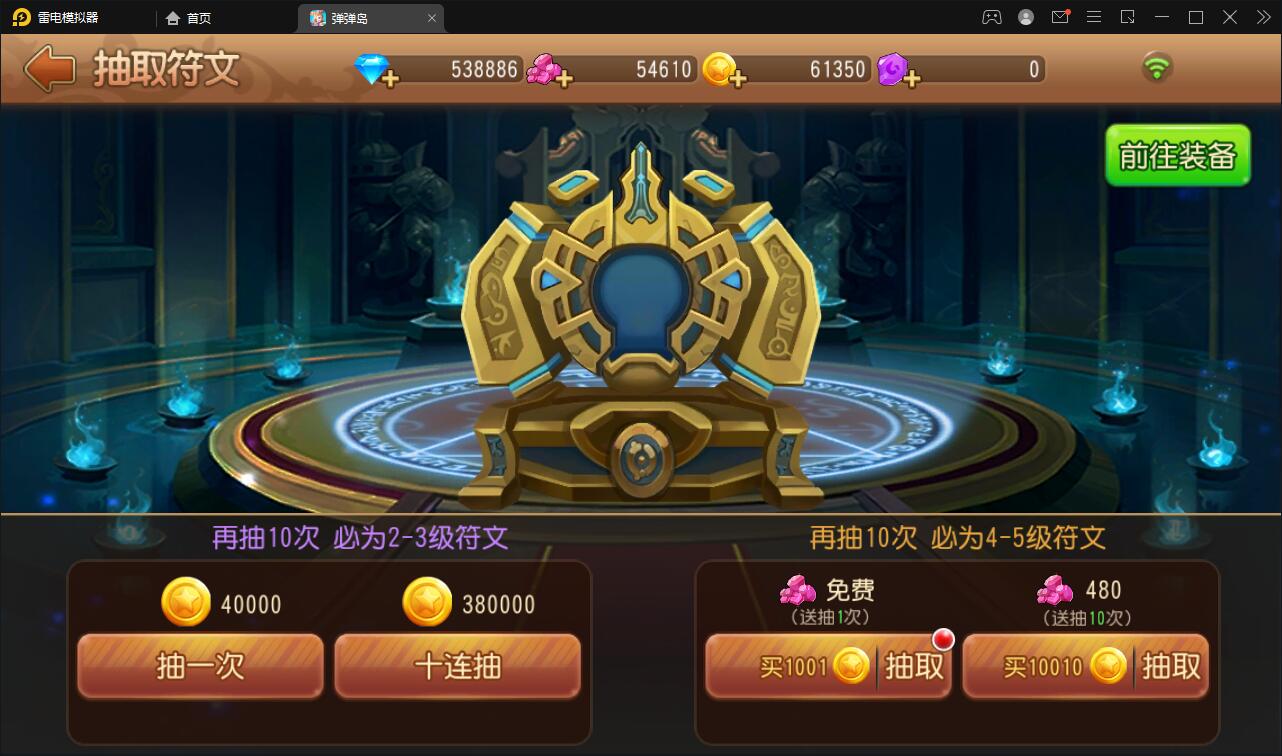Click 买1001抽取 with red badge
The image size is (1282, 756).
click(827, 666)
